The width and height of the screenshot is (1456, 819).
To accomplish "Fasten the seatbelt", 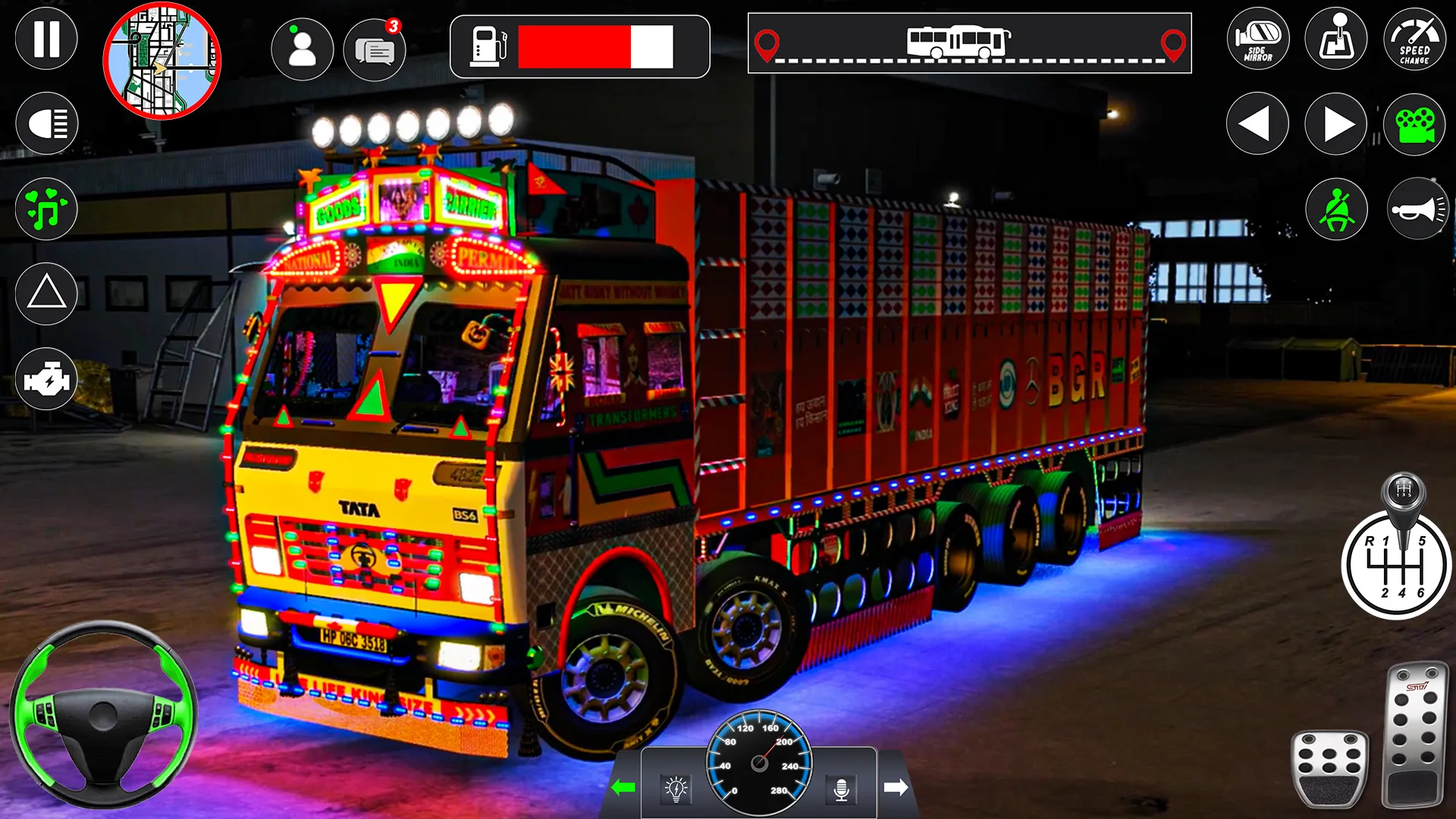I will [1335, 209].
